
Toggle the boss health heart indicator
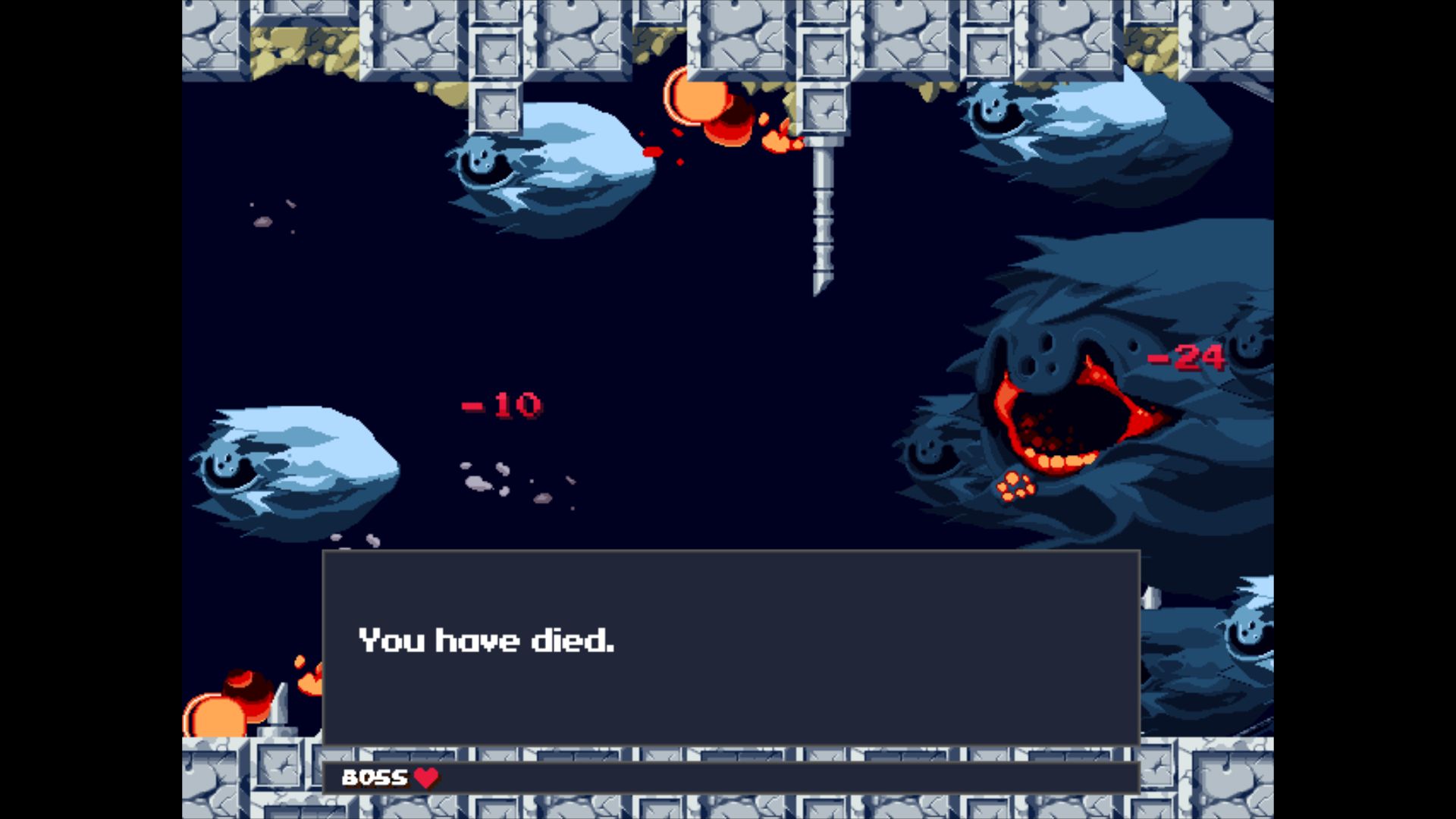[x=427, y=777]
